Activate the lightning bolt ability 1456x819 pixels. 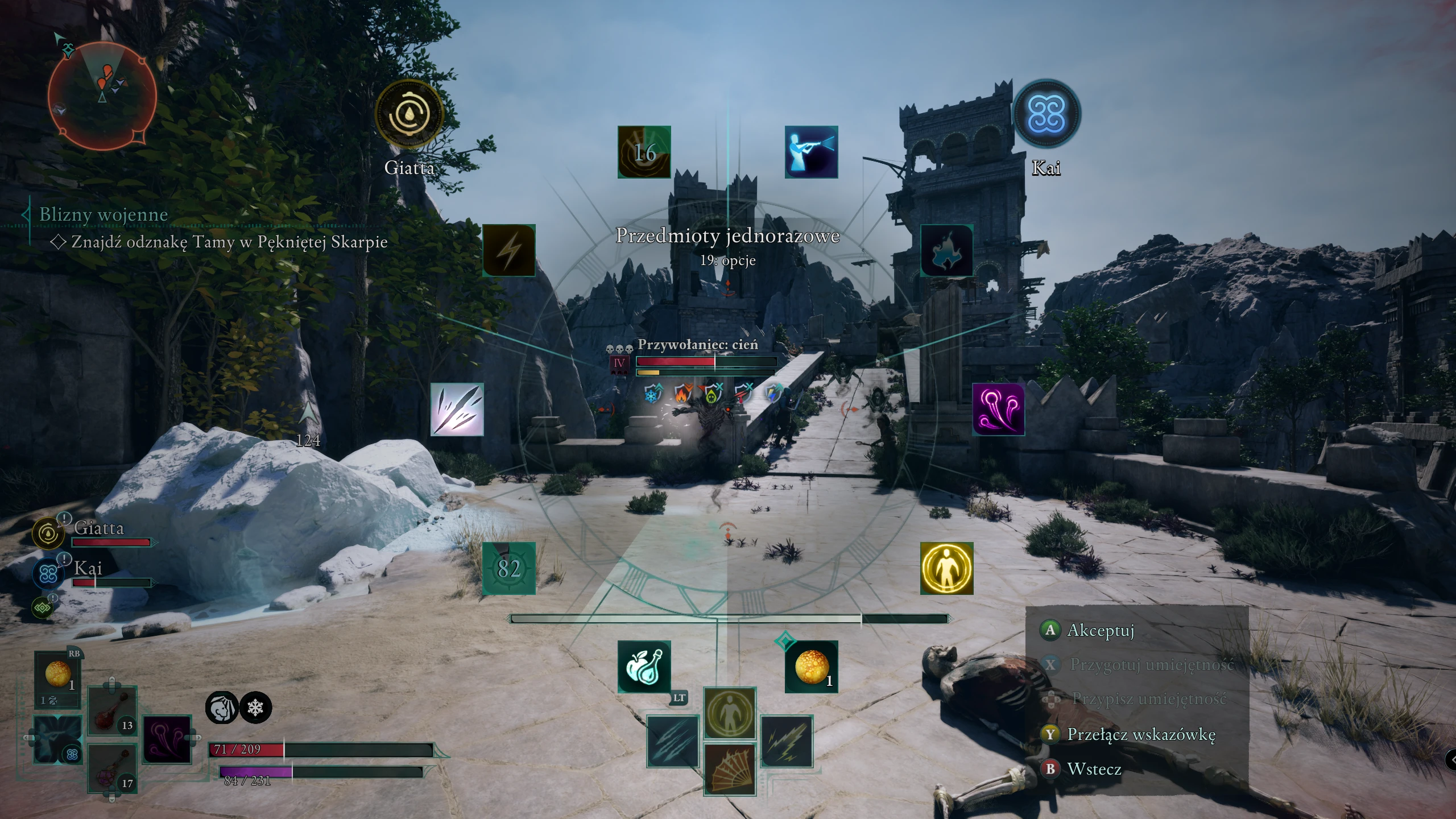tap(509, 250)
